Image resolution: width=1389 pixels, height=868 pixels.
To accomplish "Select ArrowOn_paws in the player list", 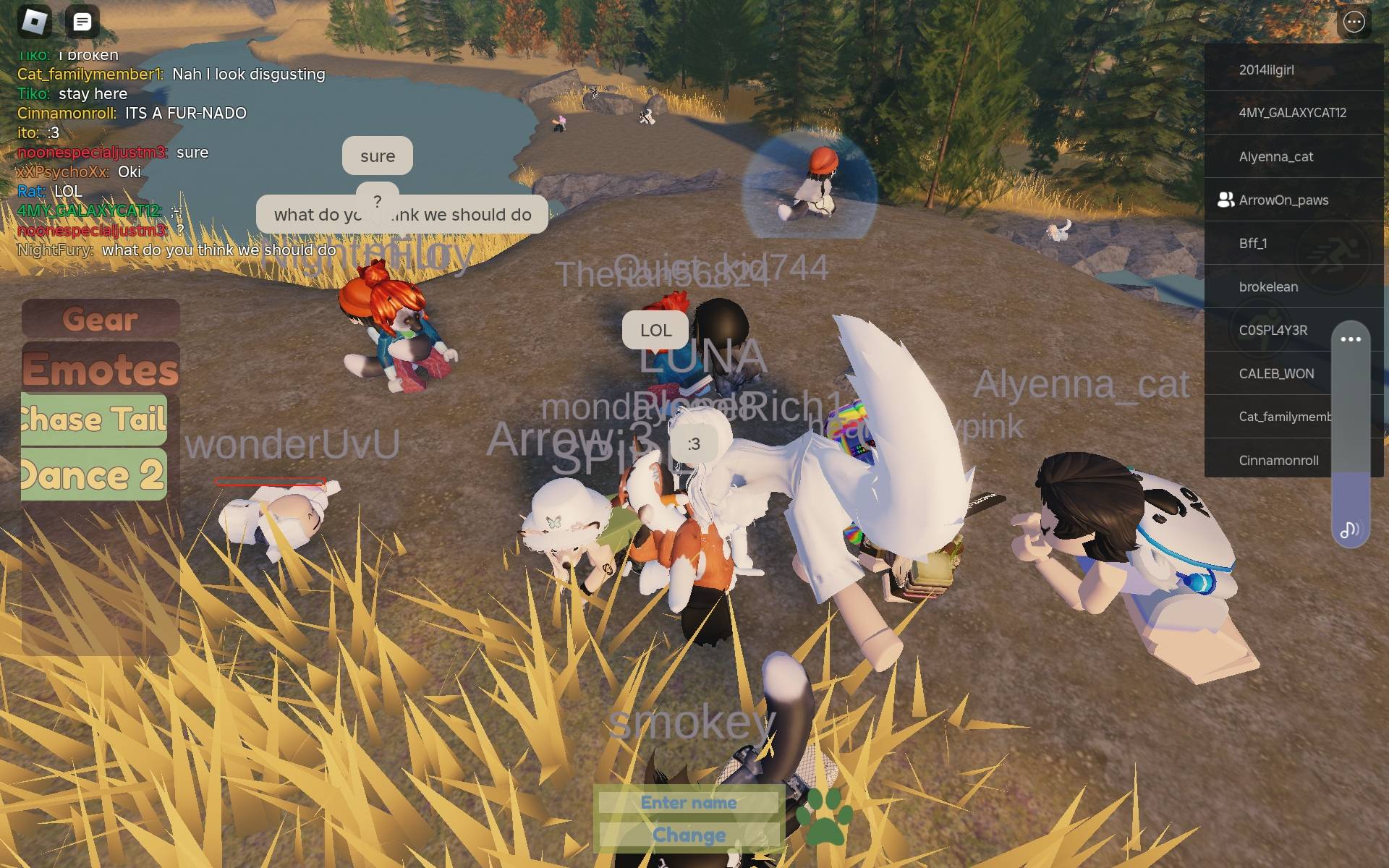I will click(1283, 200).
